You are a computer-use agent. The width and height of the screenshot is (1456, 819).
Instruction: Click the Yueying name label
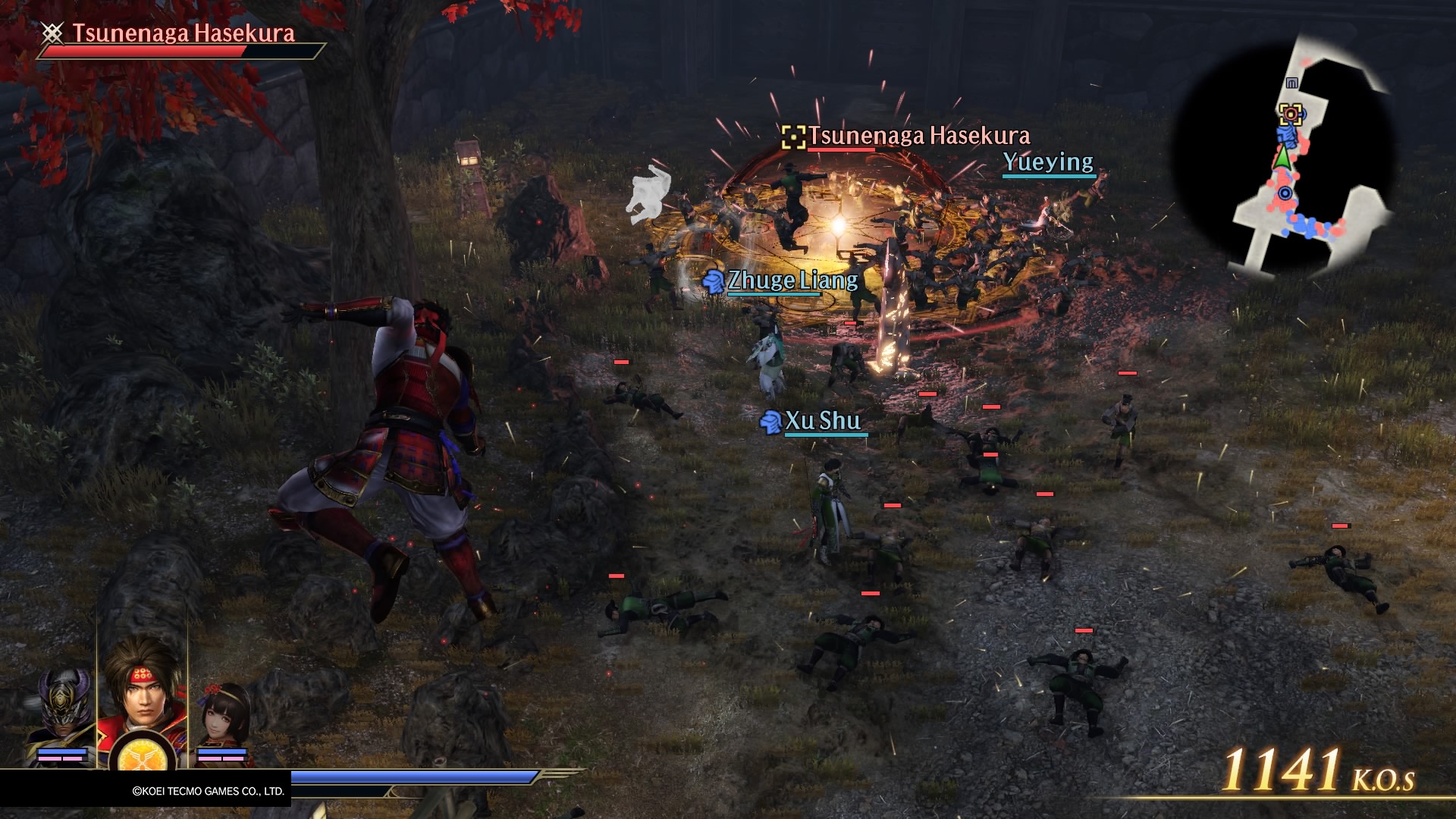point(1048,162)
